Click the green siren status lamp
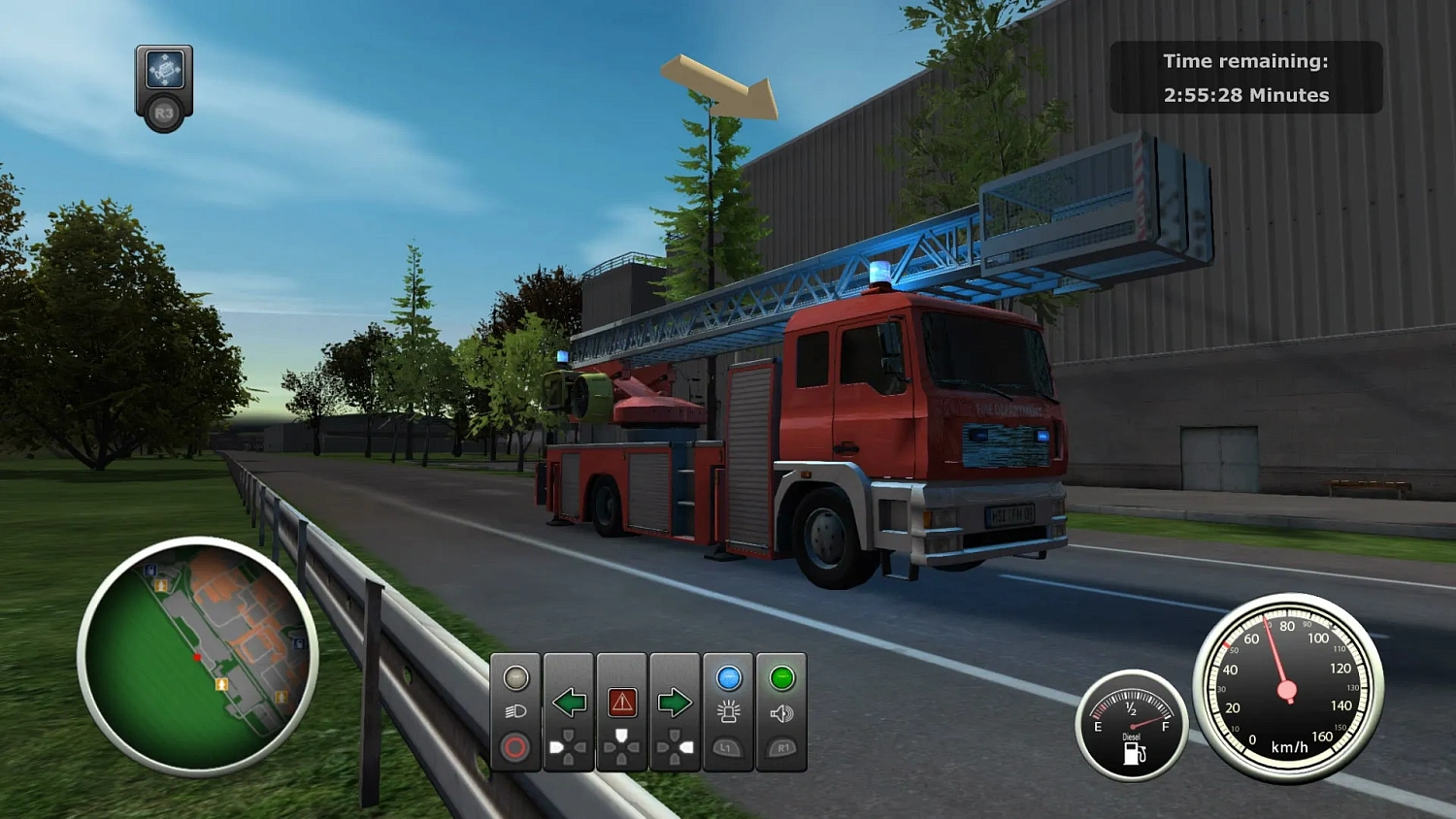 pos(782,677)
